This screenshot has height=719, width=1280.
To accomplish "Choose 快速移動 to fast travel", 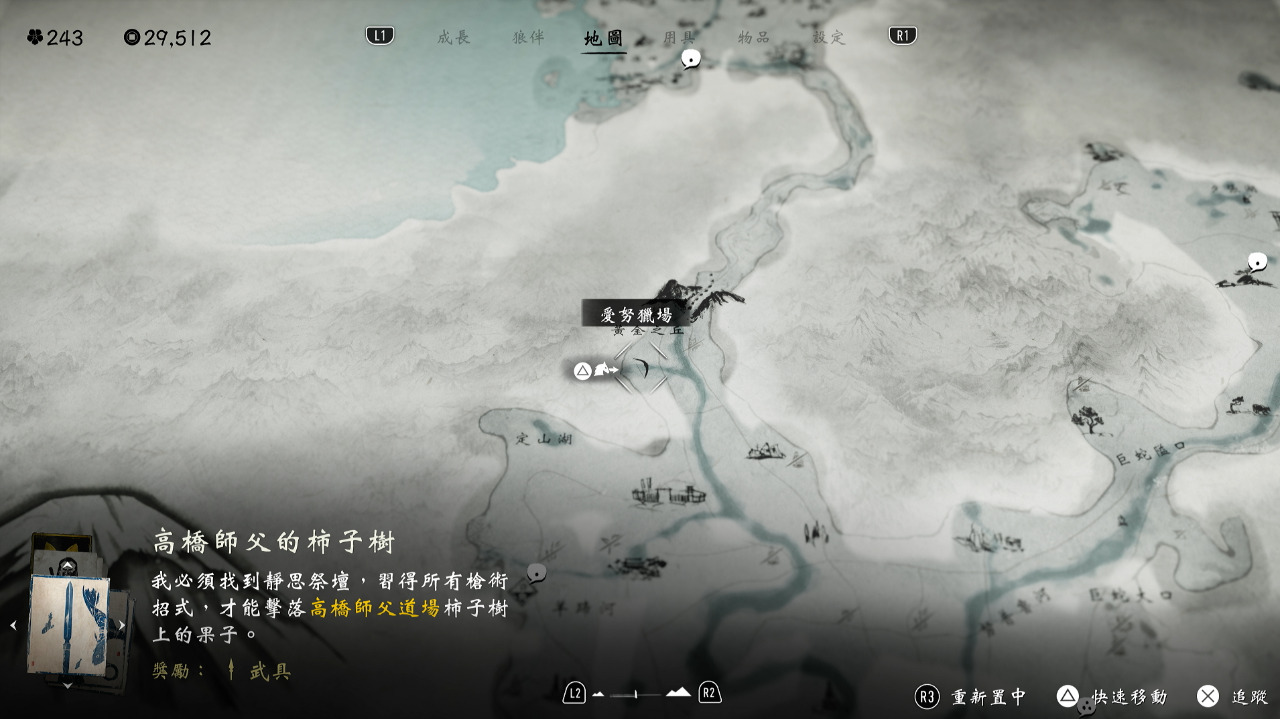I will click(x=1112, y=696).
